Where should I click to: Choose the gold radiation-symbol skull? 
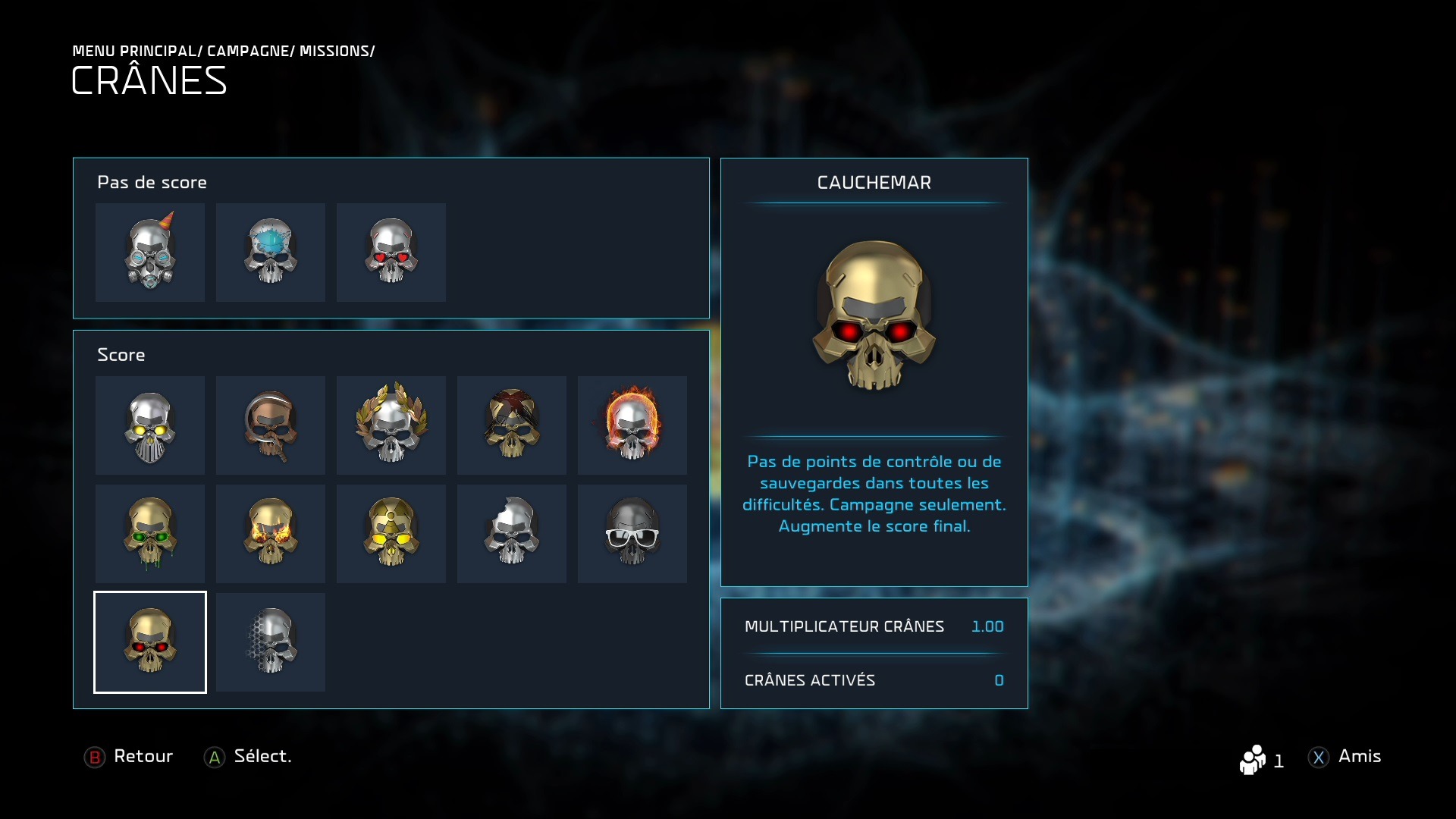(391, 534)
